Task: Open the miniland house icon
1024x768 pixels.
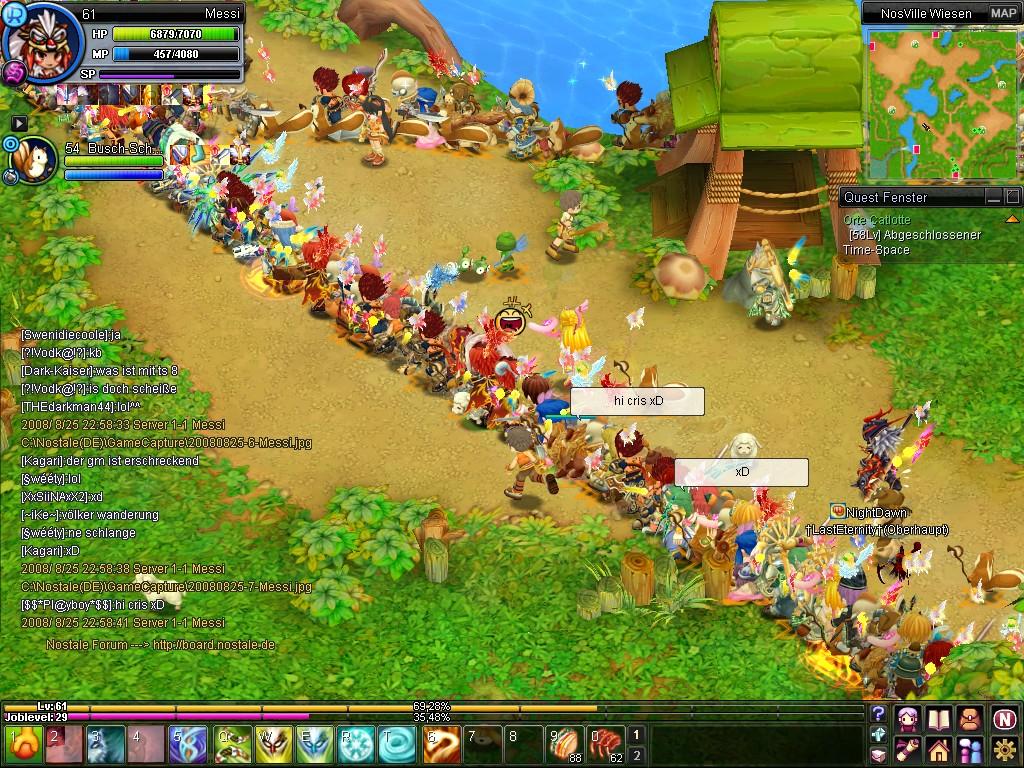Action: click(939, 749)
